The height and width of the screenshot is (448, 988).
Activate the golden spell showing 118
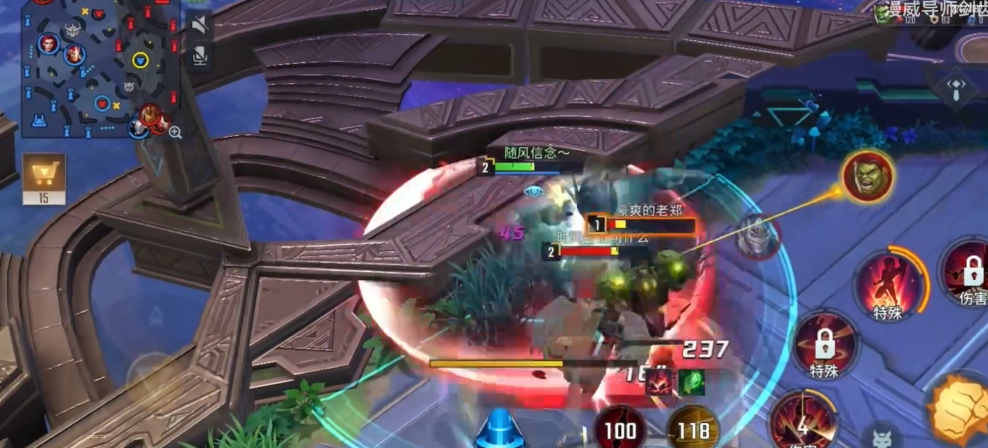(x=692, y=429)
